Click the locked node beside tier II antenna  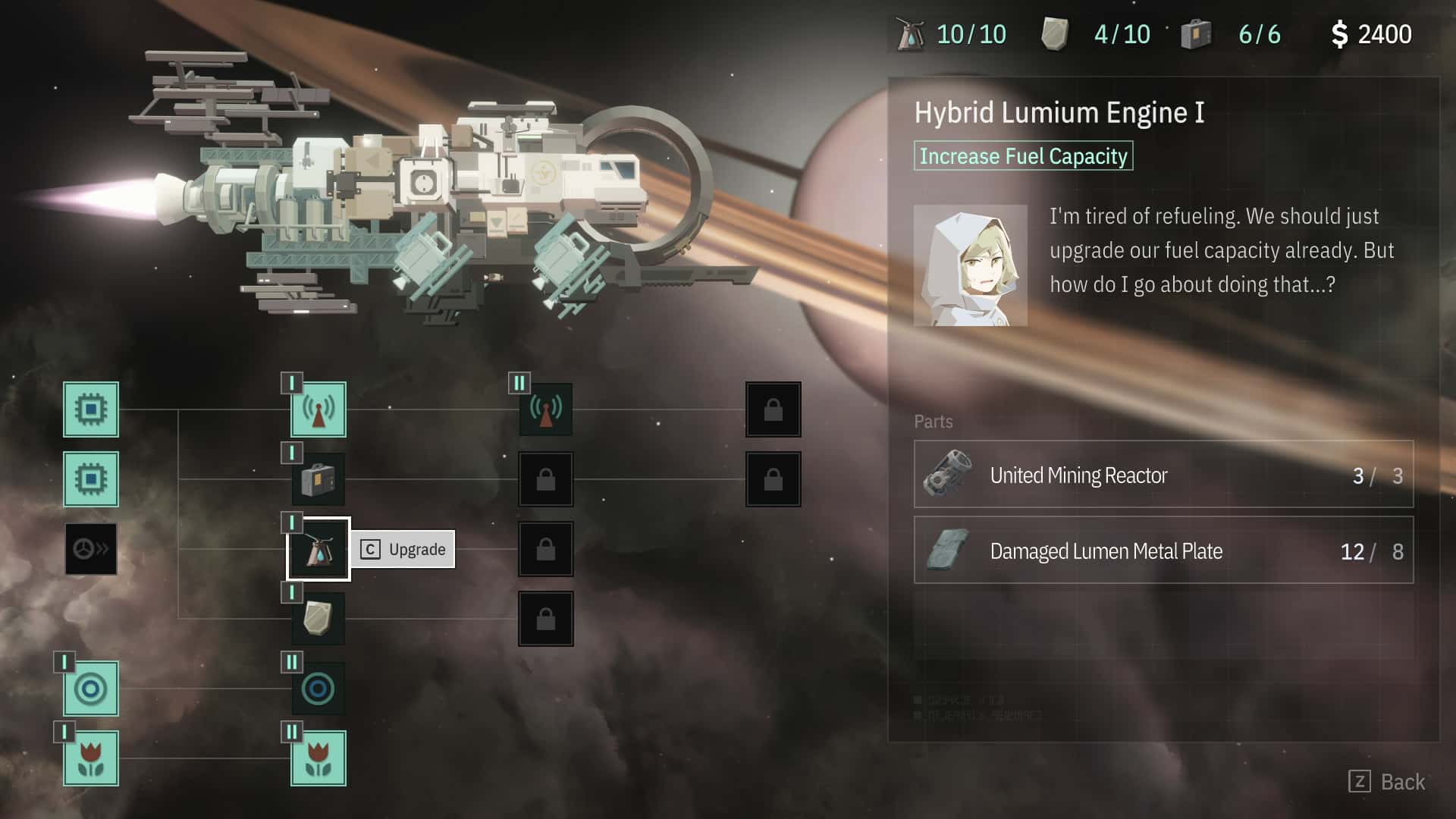click(773, 410)
